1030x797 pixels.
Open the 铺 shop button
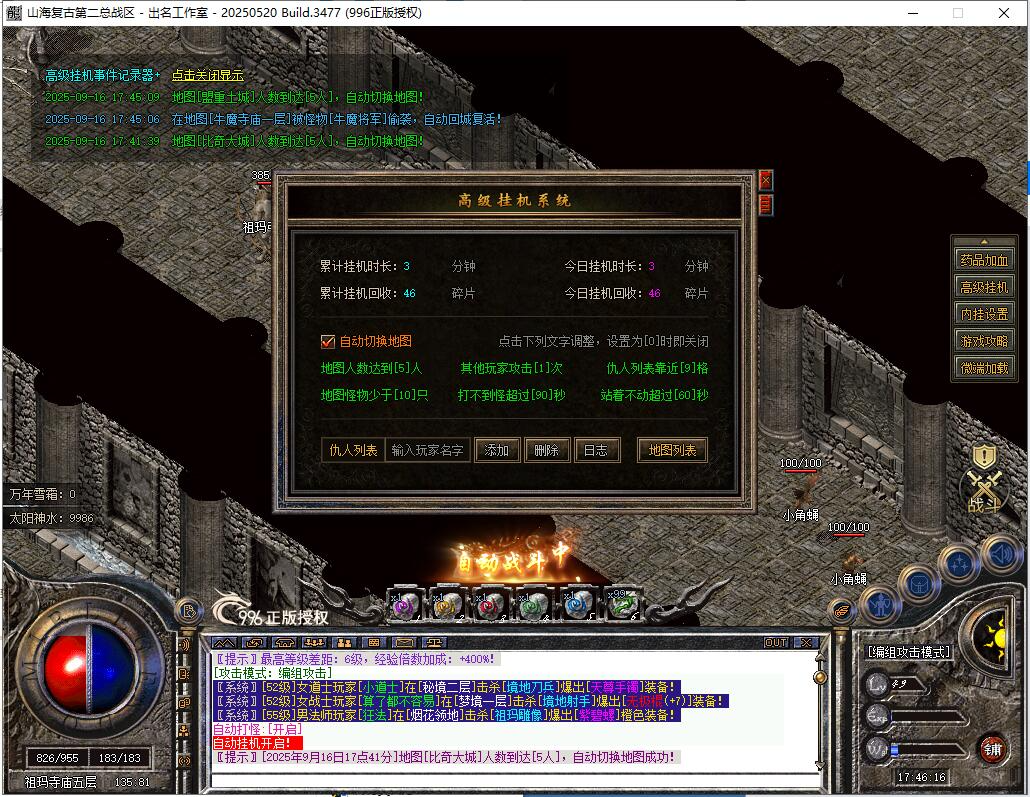pyautogui.click(x=991, y=749)
